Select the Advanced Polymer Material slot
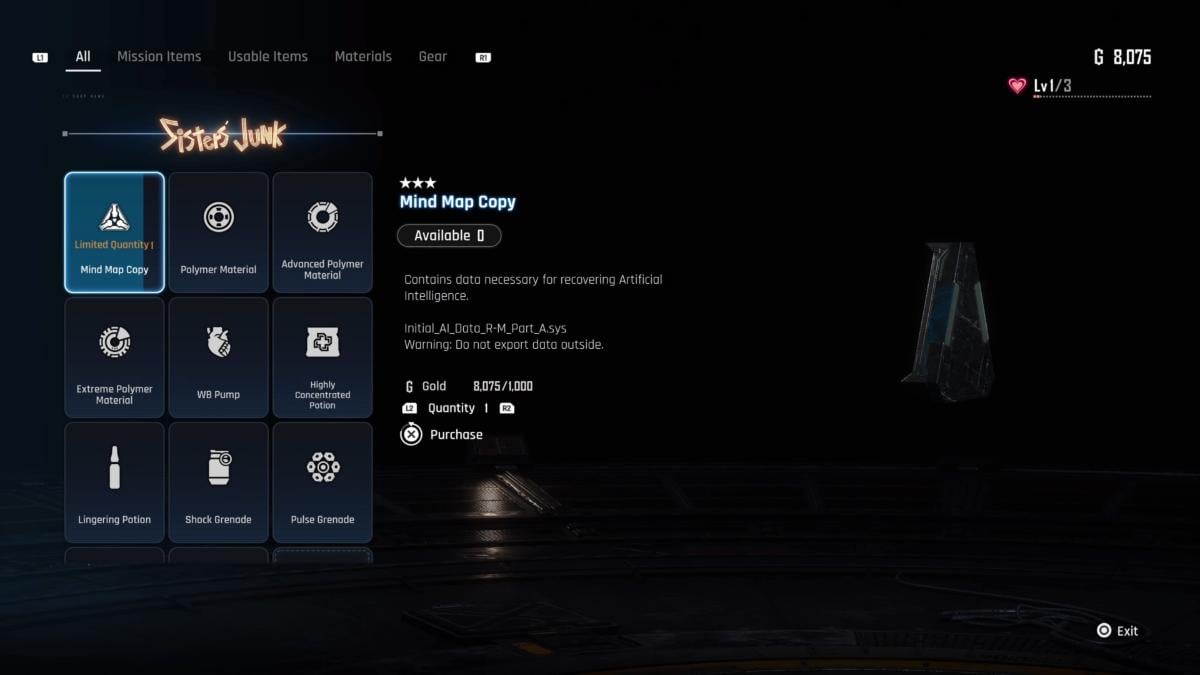Viewport: 1200px width, 675px height. [x=322, y=232]
